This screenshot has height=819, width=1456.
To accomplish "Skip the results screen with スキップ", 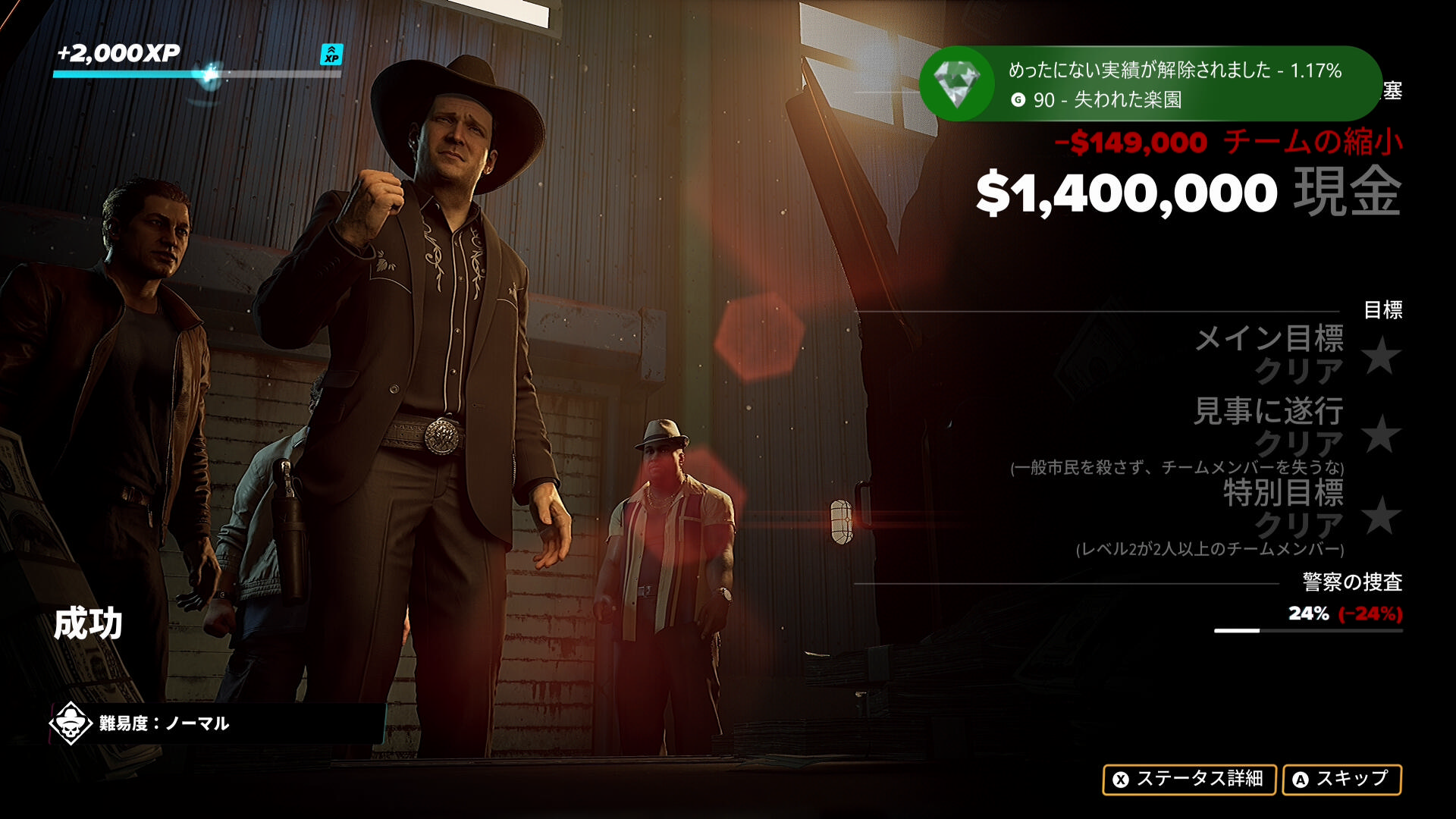I will coord(1341,779).
